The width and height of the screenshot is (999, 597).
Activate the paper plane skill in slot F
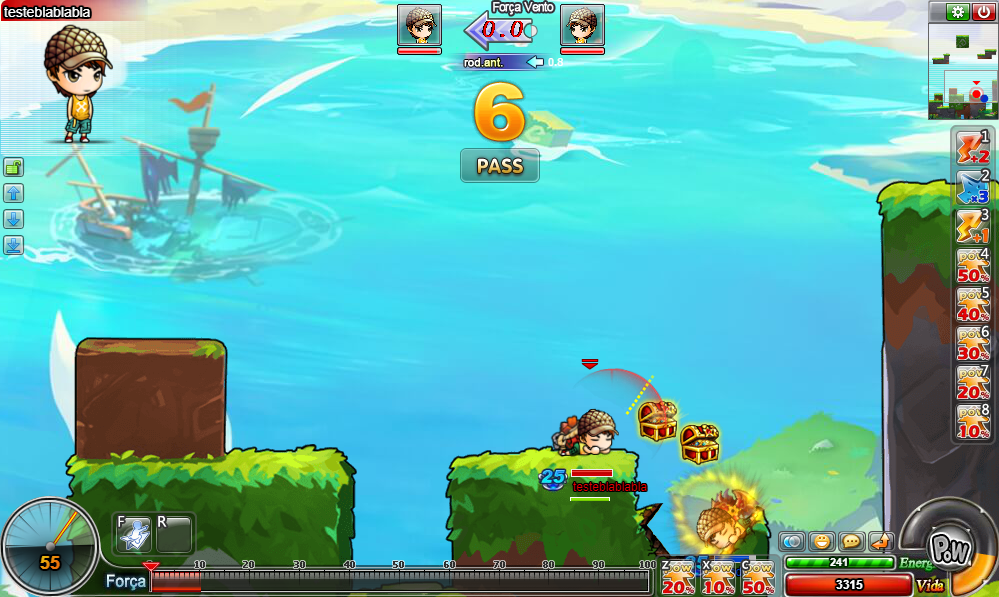(133, 534)
